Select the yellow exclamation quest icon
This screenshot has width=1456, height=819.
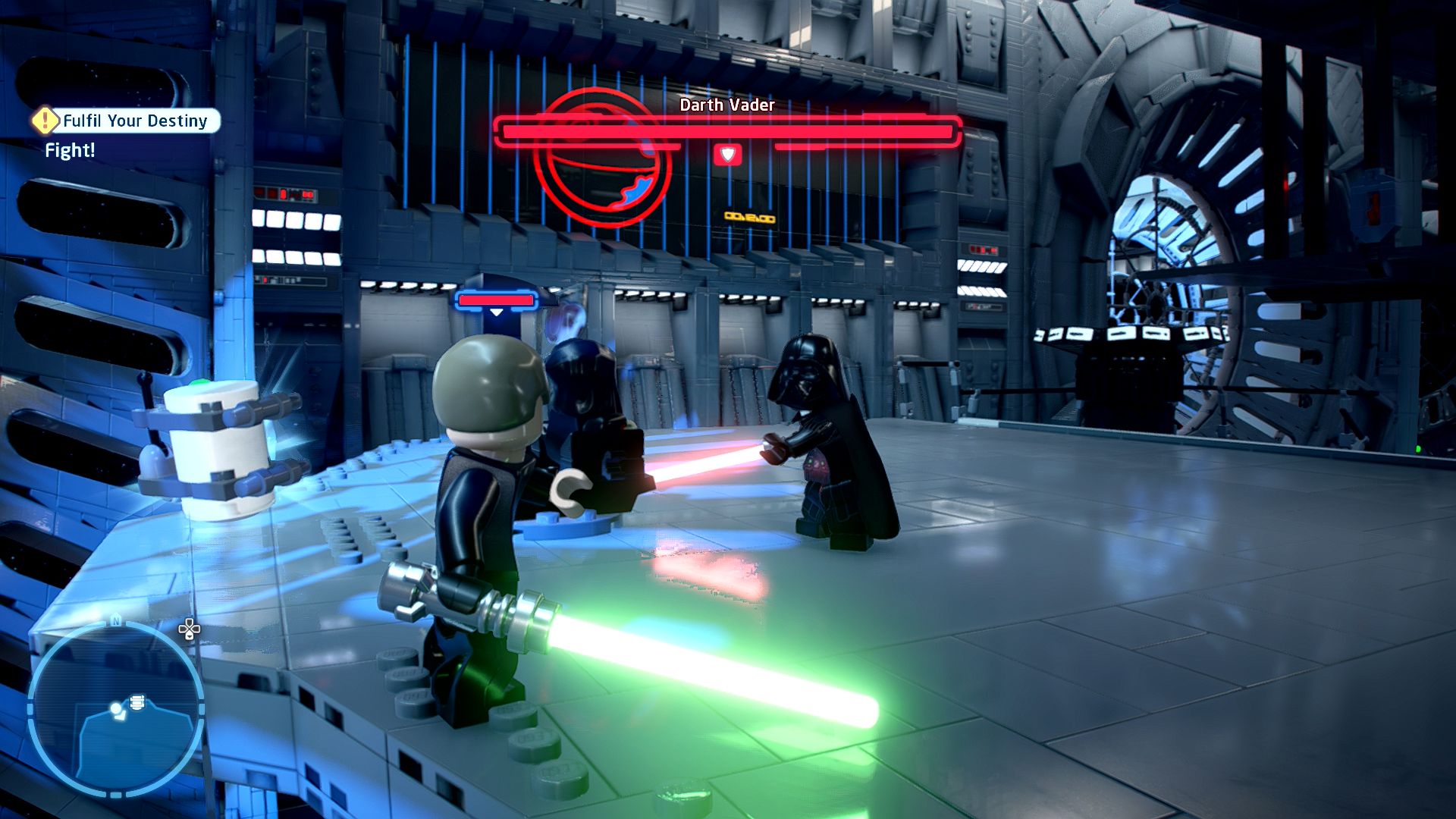point(45,120)
